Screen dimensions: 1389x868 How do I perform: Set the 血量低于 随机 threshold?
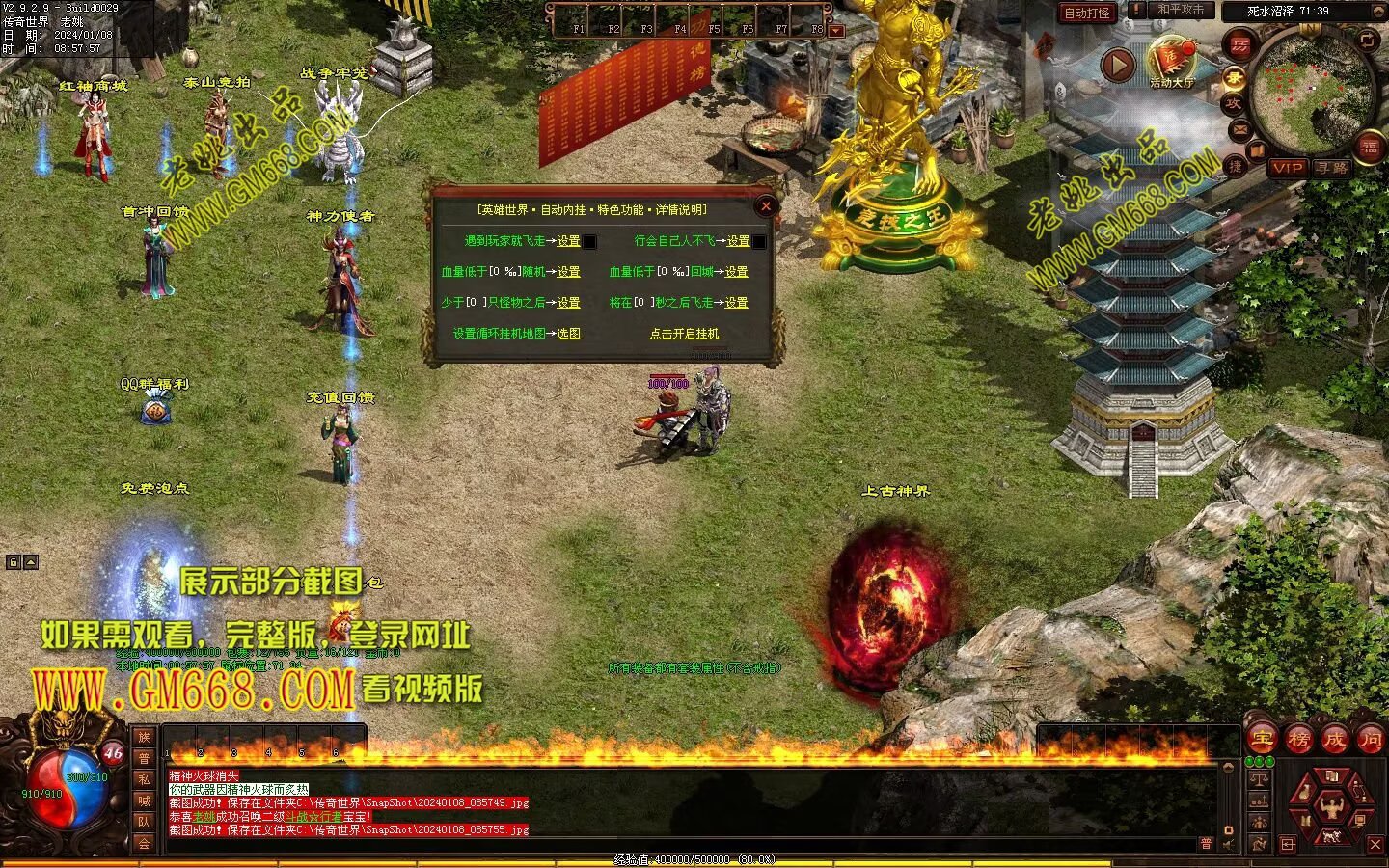click(568, 272)
